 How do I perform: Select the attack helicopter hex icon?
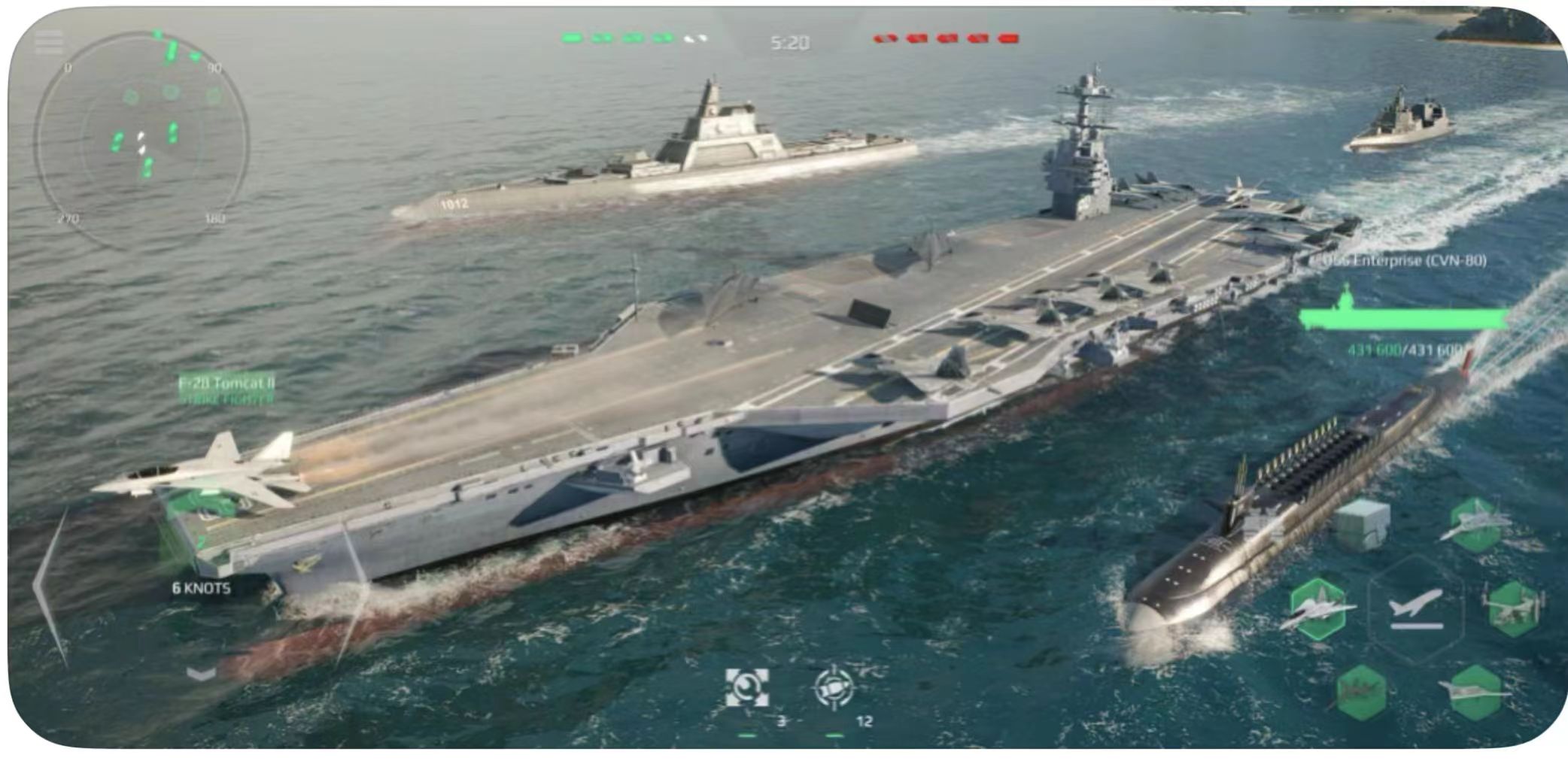coord(1360,693)
